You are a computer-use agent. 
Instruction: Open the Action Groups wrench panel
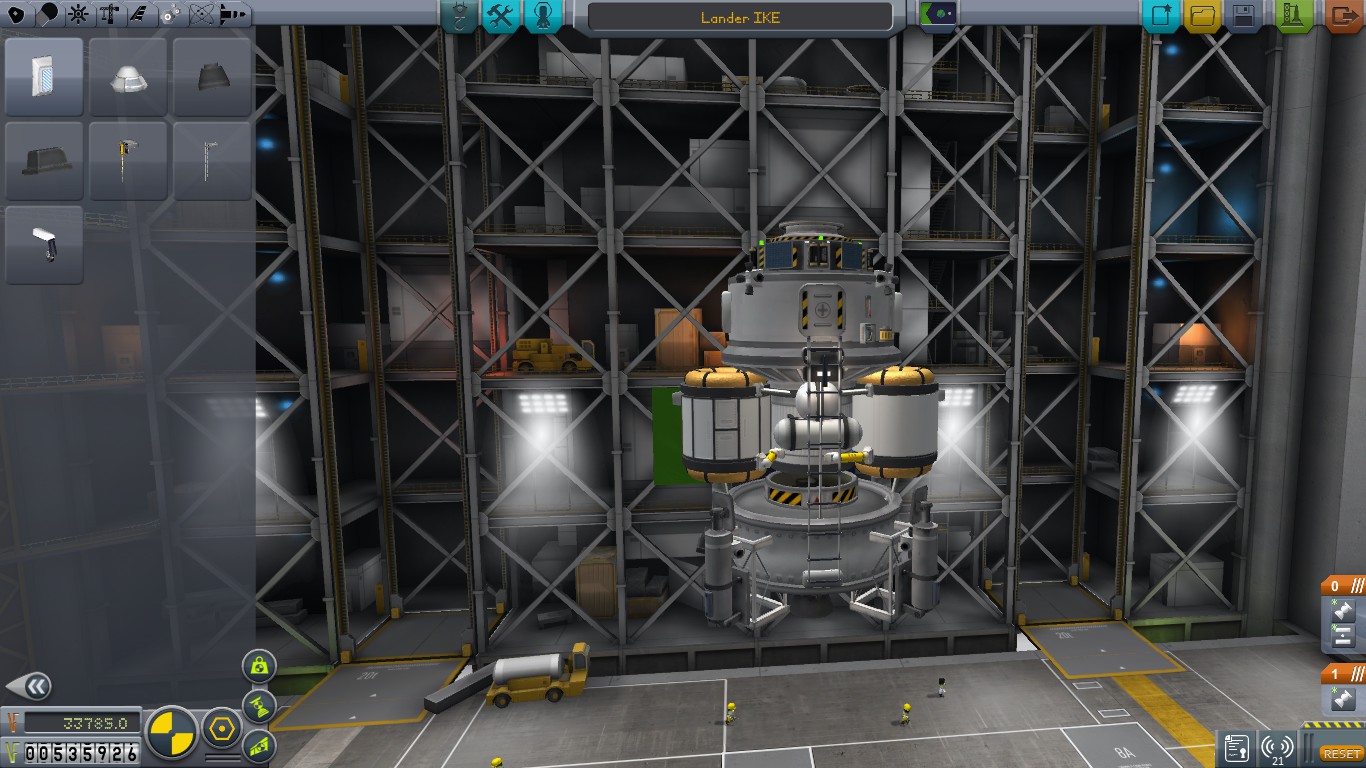click(500, 15)
